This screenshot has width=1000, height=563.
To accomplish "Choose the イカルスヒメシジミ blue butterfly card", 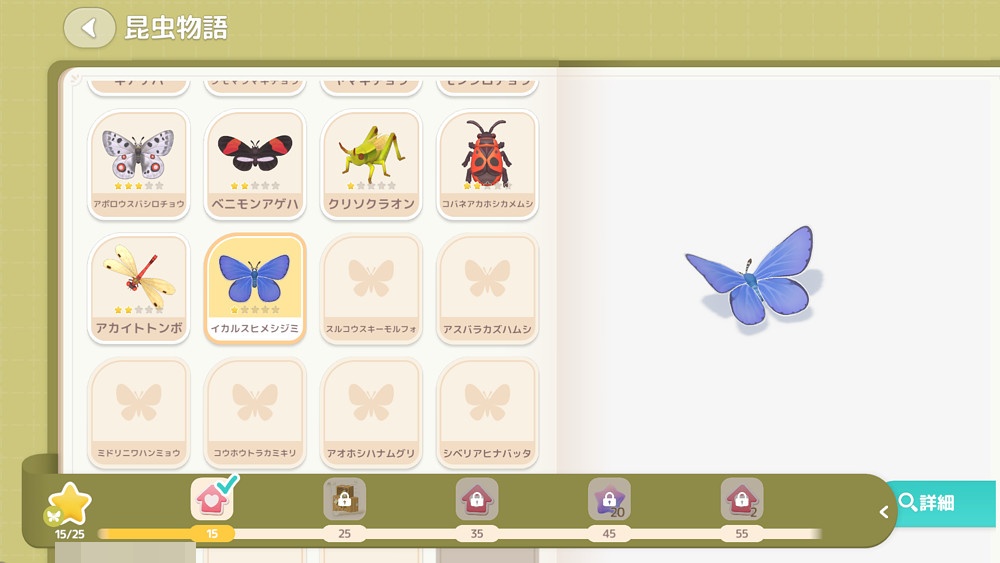I will point(254,288).
